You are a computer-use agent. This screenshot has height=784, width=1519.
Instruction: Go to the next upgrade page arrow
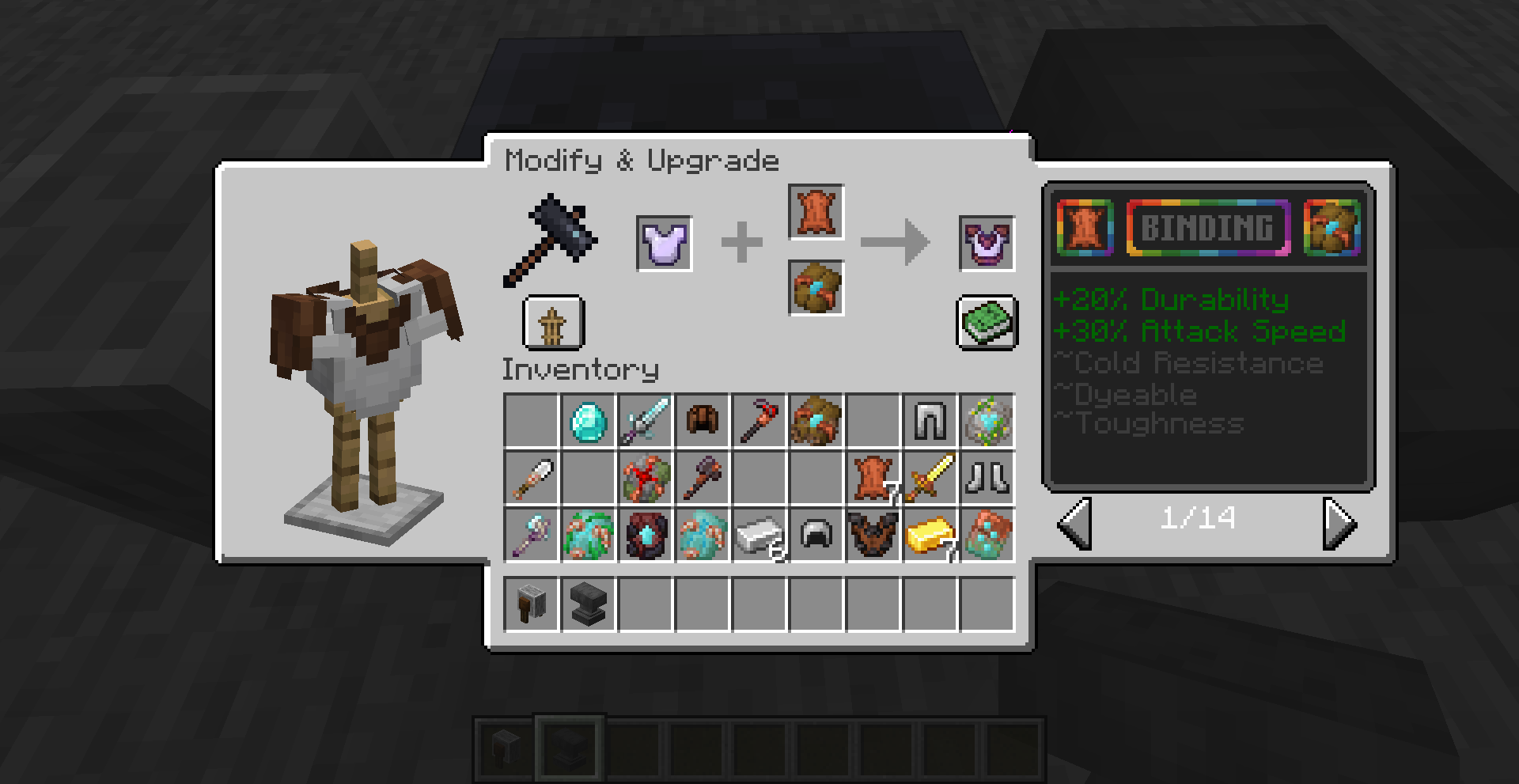(x=1339, y=523)
